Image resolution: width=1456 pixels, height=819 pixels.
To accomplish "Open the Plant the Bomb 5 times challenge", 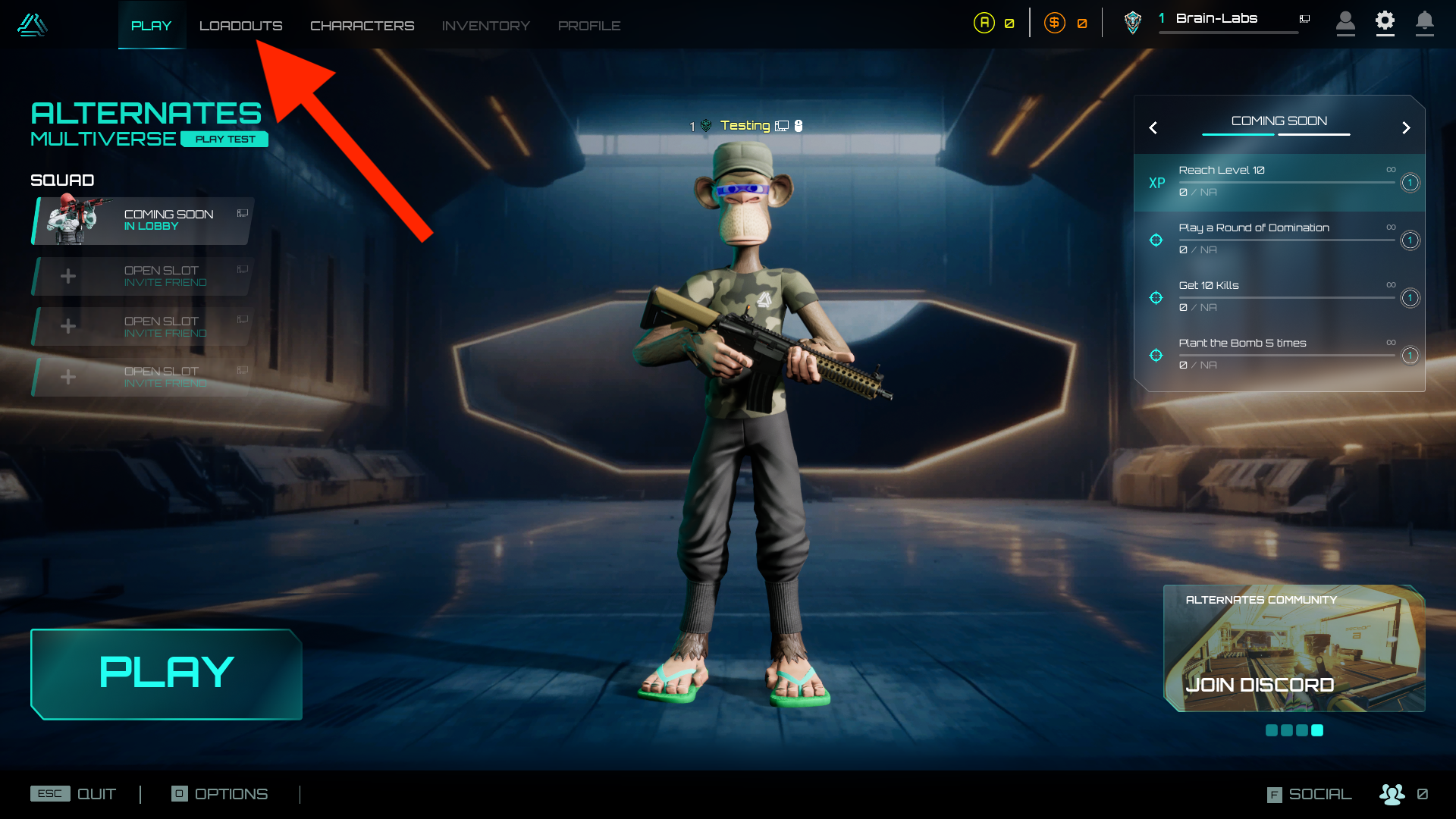I will (1279, 355).
